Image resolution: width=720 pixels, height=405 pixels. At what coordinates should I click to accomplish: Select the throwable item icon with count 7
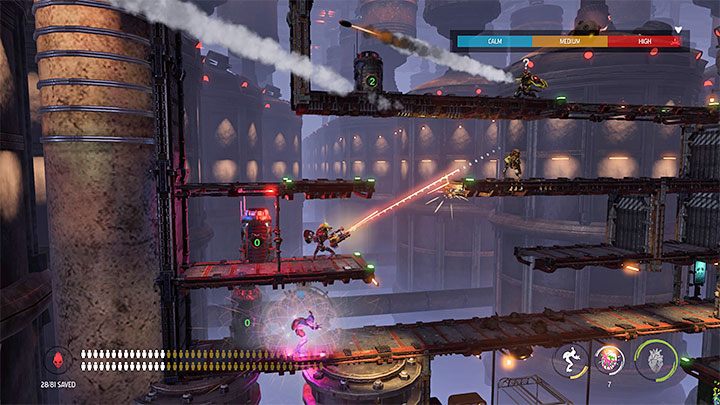pos(609,359)
